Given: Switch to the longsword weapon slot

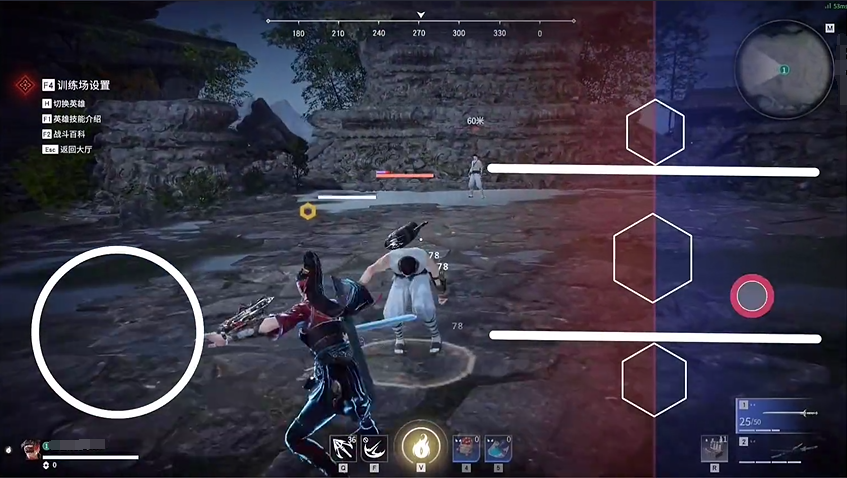Looking at the screenshot, I should click(781, 417).
